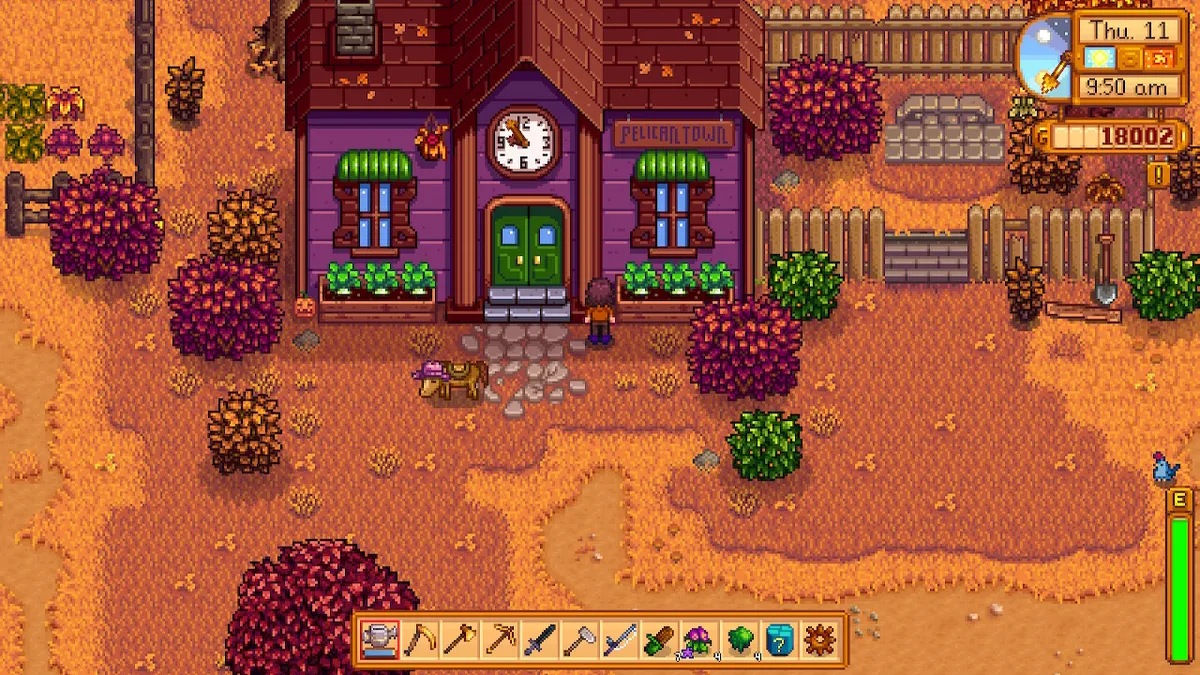Viewport: 1200px width, 675px height.
Task: Equip the dark sword
Action: 540,638
